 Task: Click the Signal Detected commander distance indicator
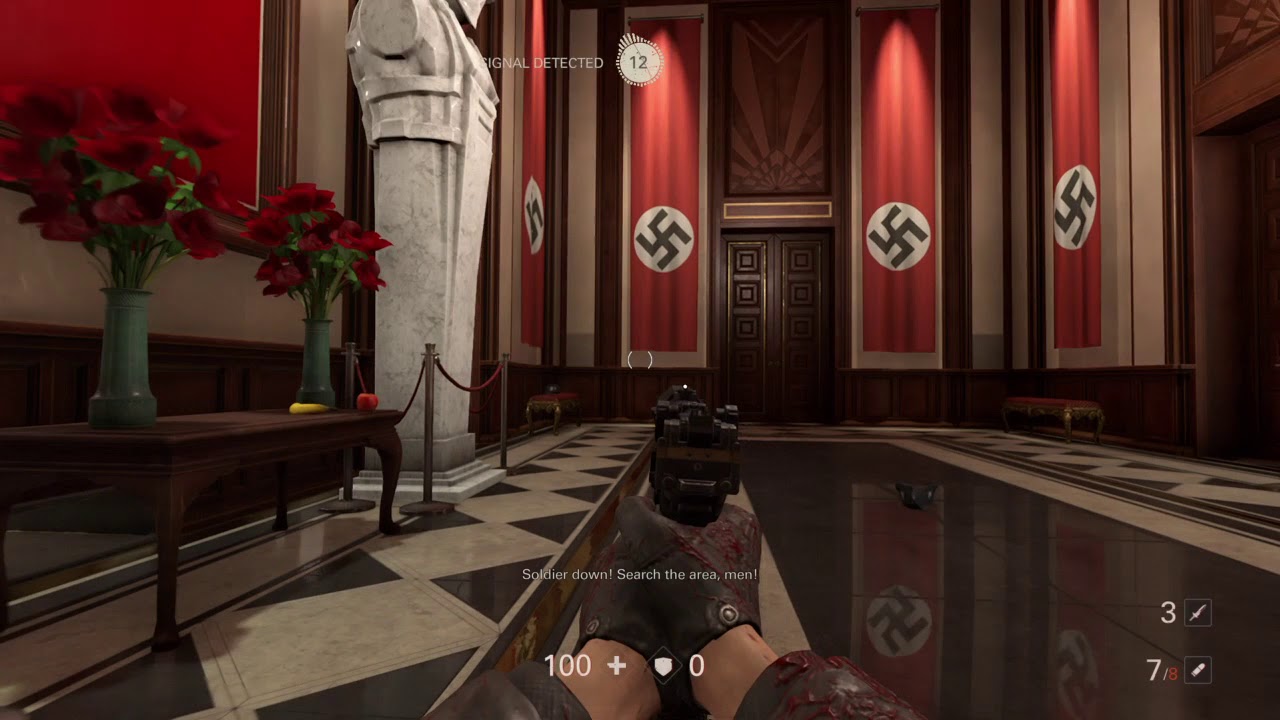[638, 62]
